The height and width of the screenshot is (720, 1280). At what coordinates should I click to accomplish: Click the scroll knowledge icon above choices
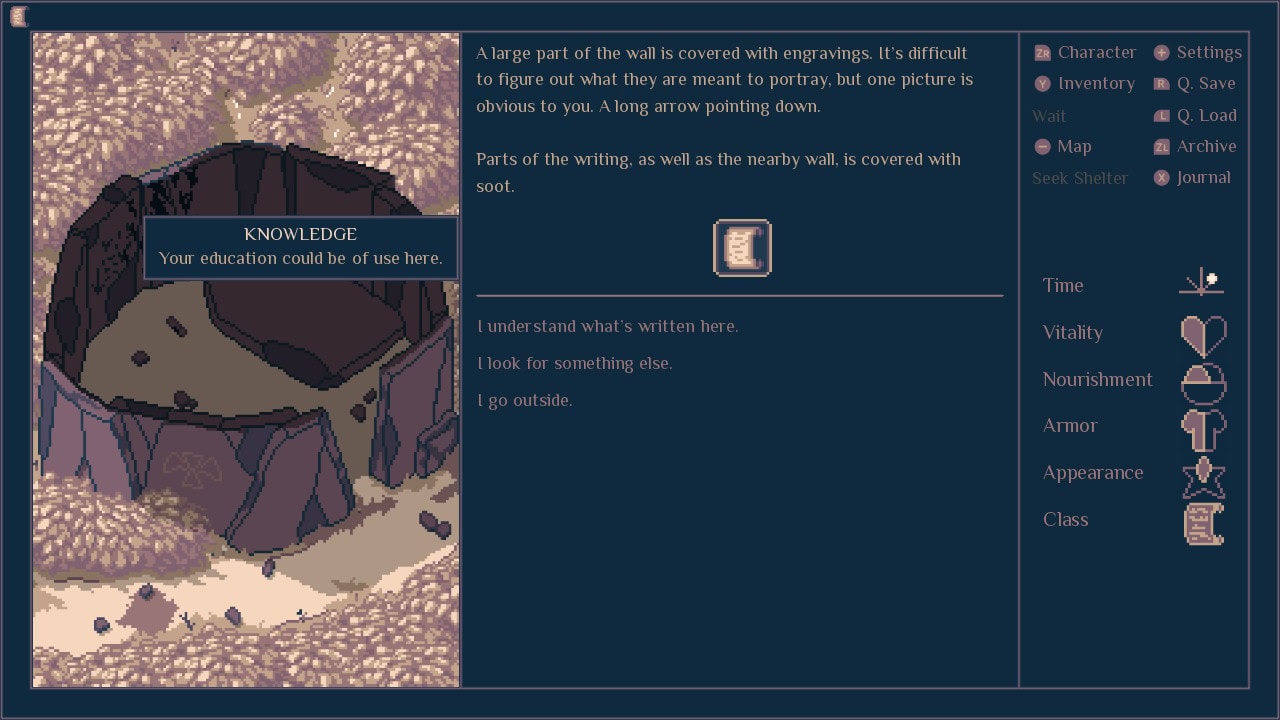(742, 248)
